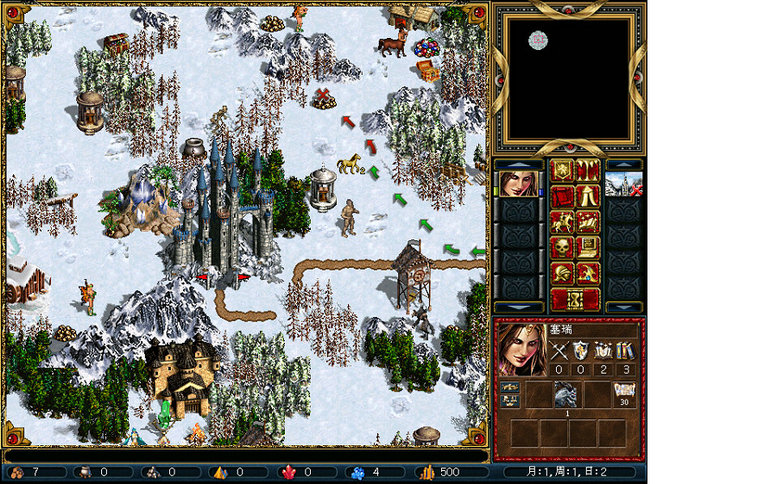Select the hero portrait in the hero list
Viewport: 777px width, 484px height.
(519, 184)
